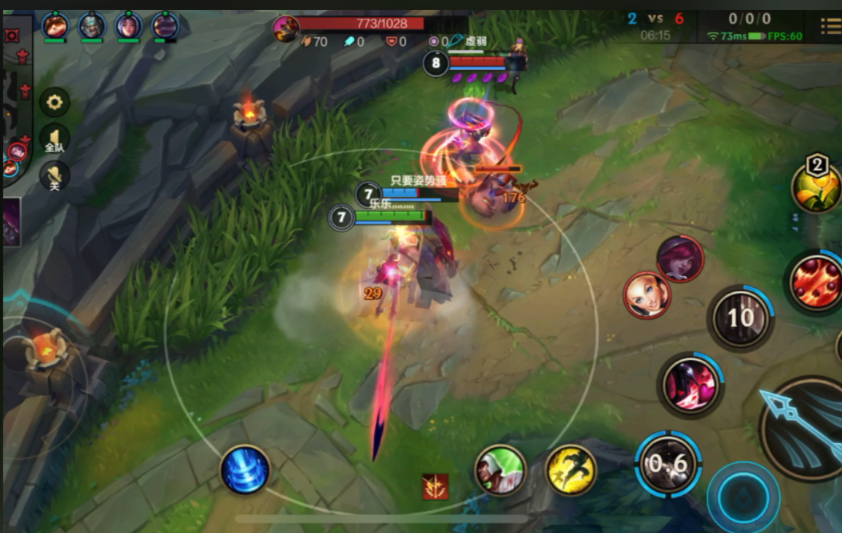Toggle the muted microphone button
The height and width of the screenshot is (533, 842).
(x=54, y=177)
